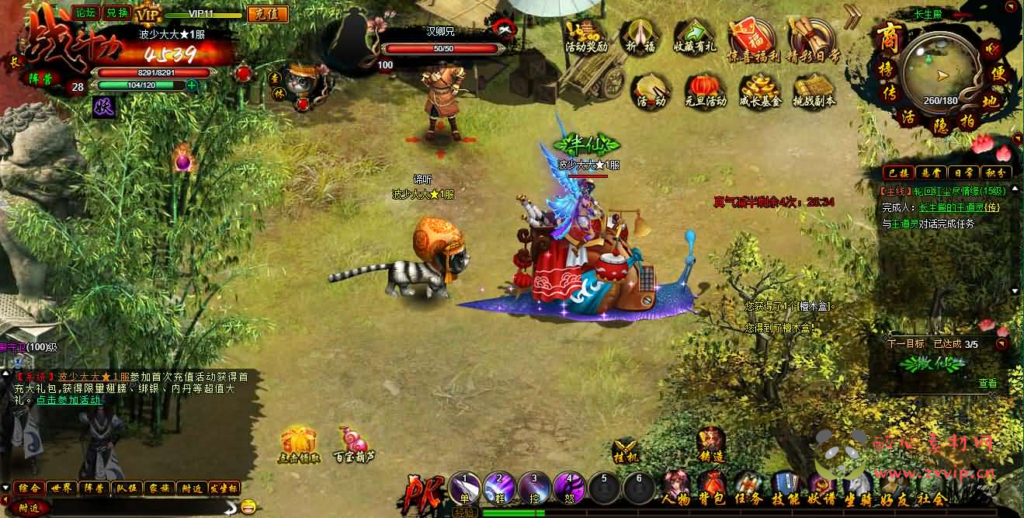The image size is (1024, 518).
Task: Click the 充值 recharge button
Action: pyautogui.click(x=267, y=14)
